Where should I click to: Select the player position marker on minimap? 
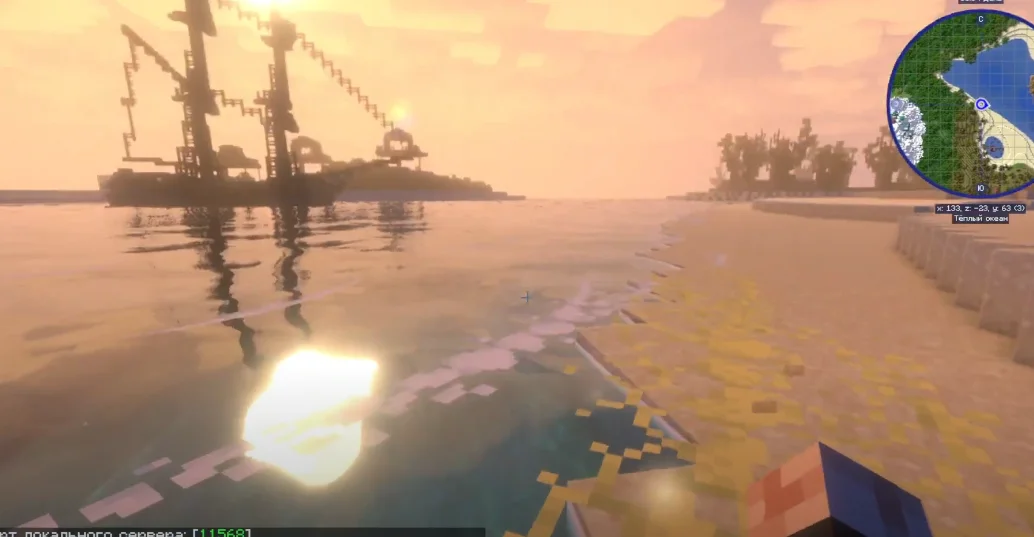981,104
